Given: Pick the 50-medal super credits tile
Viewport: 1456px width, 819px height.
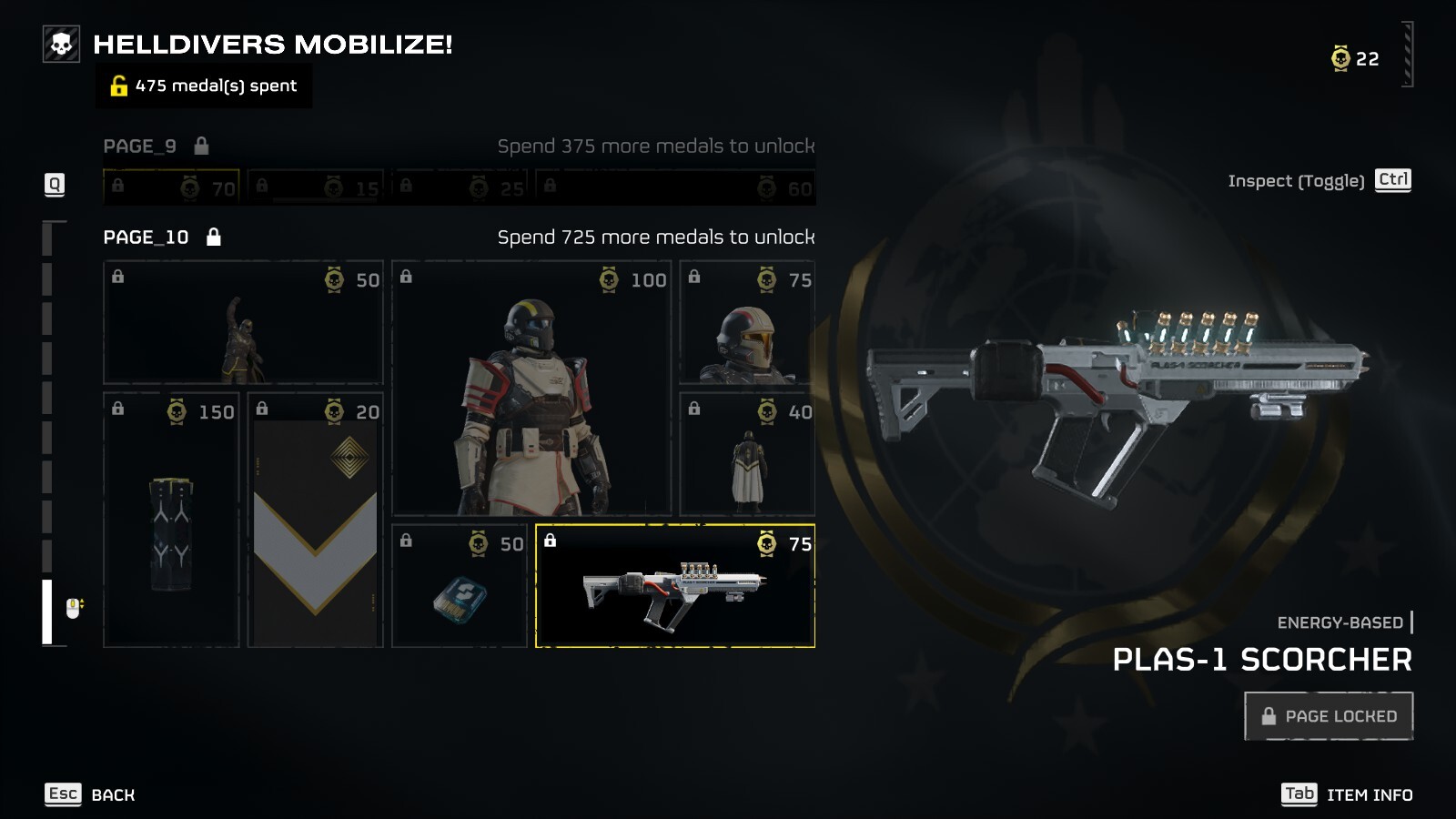Looking at the screenshot, I should pyautogui.click(x=459, y=586).
